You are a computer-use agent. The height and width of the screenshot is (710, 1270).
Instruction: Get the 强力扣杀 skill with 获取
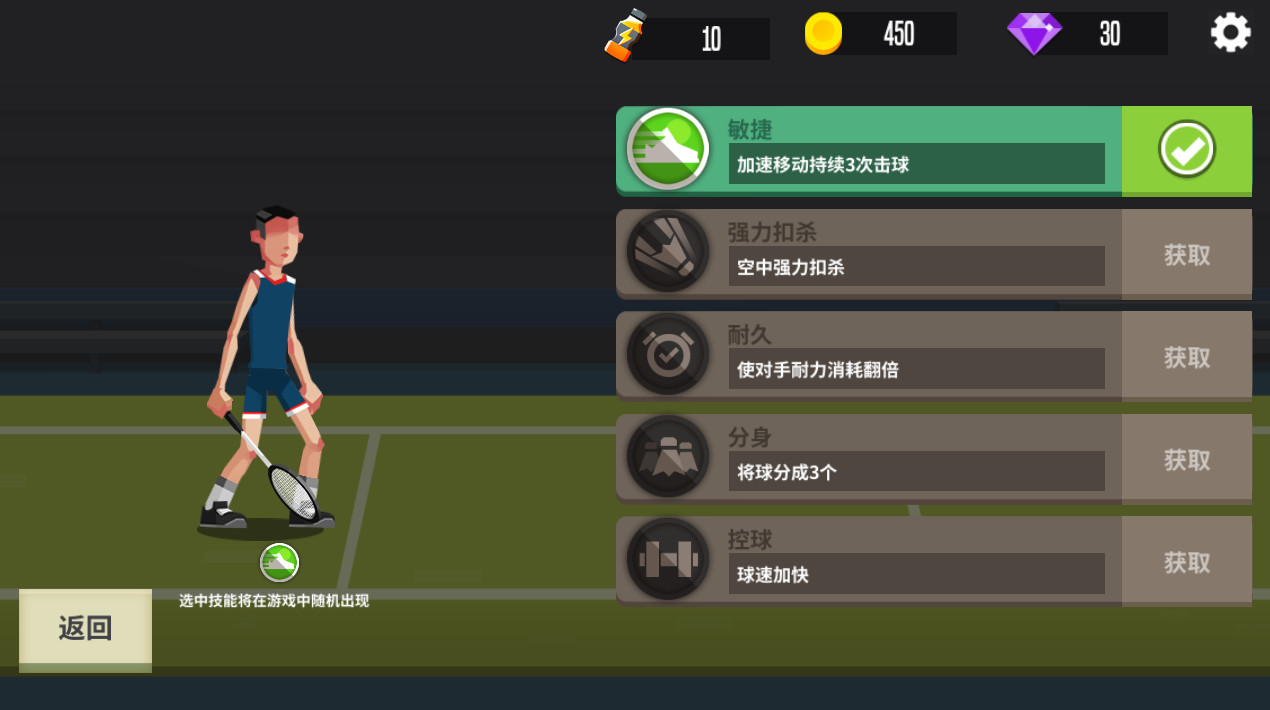[x=1186, y=255]
